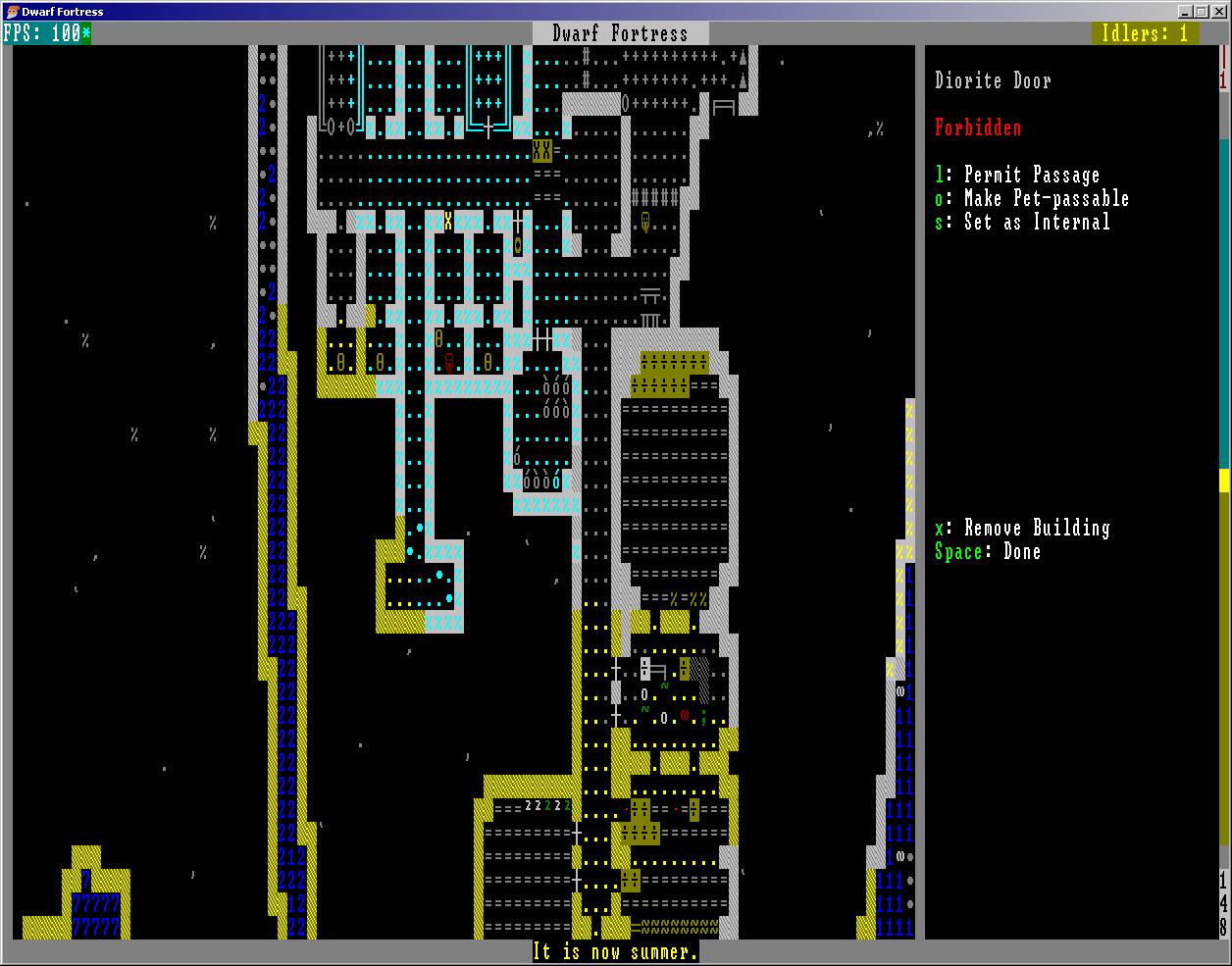
Task: Close the Dwarf Fortress window
Action: (x=1217, y=12)
